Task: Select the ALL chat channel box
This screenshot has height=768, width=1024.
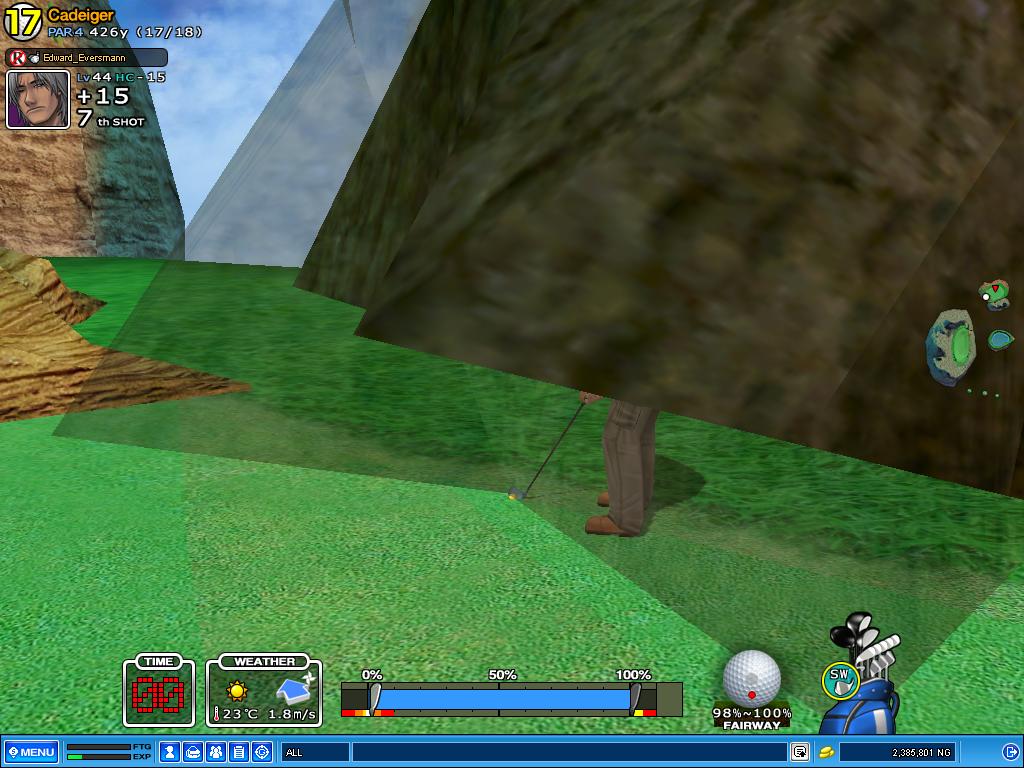Action: (314, 752)
